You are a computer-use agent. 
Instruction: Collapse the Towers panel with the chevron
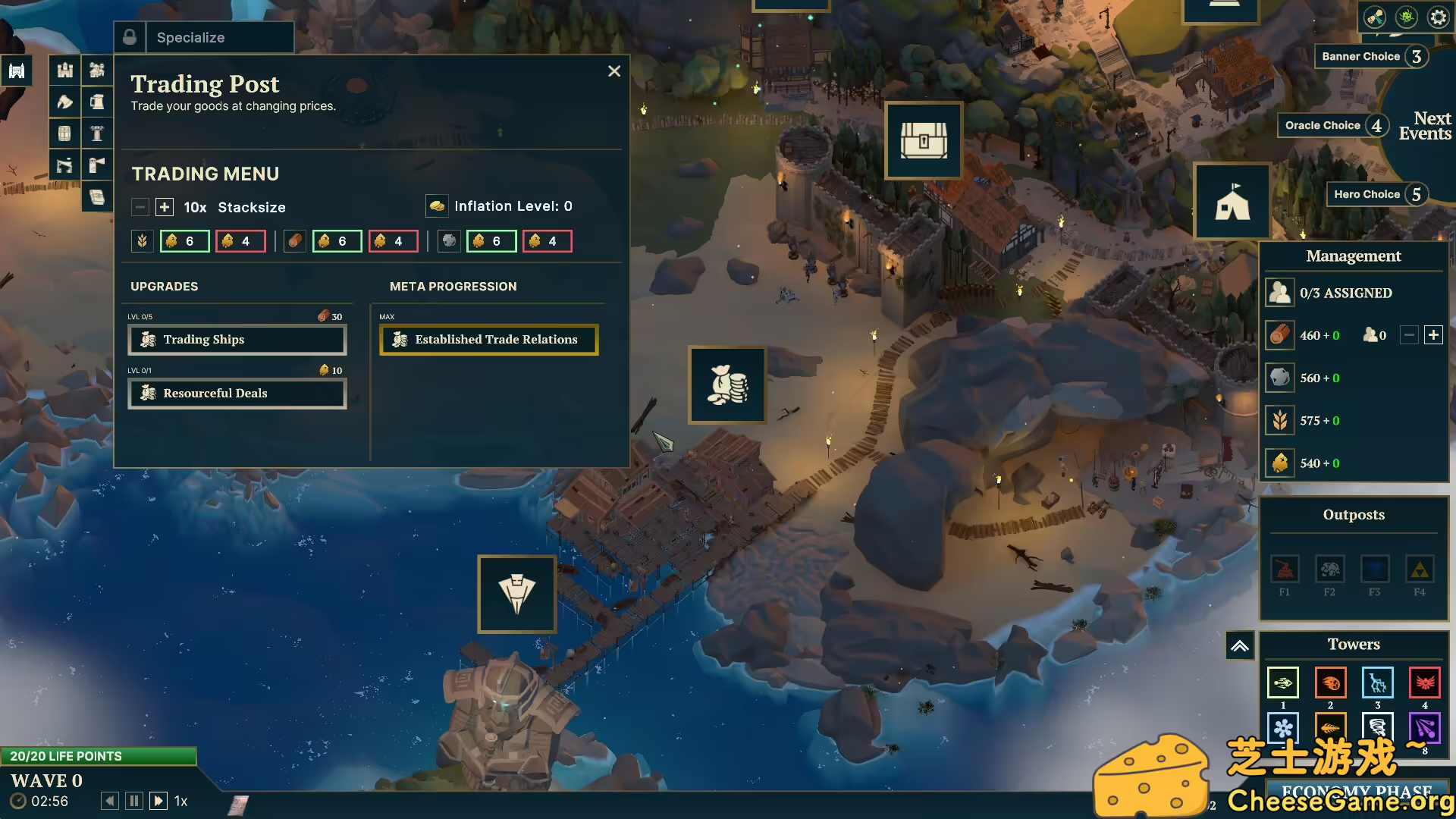tap(1240, 645)
